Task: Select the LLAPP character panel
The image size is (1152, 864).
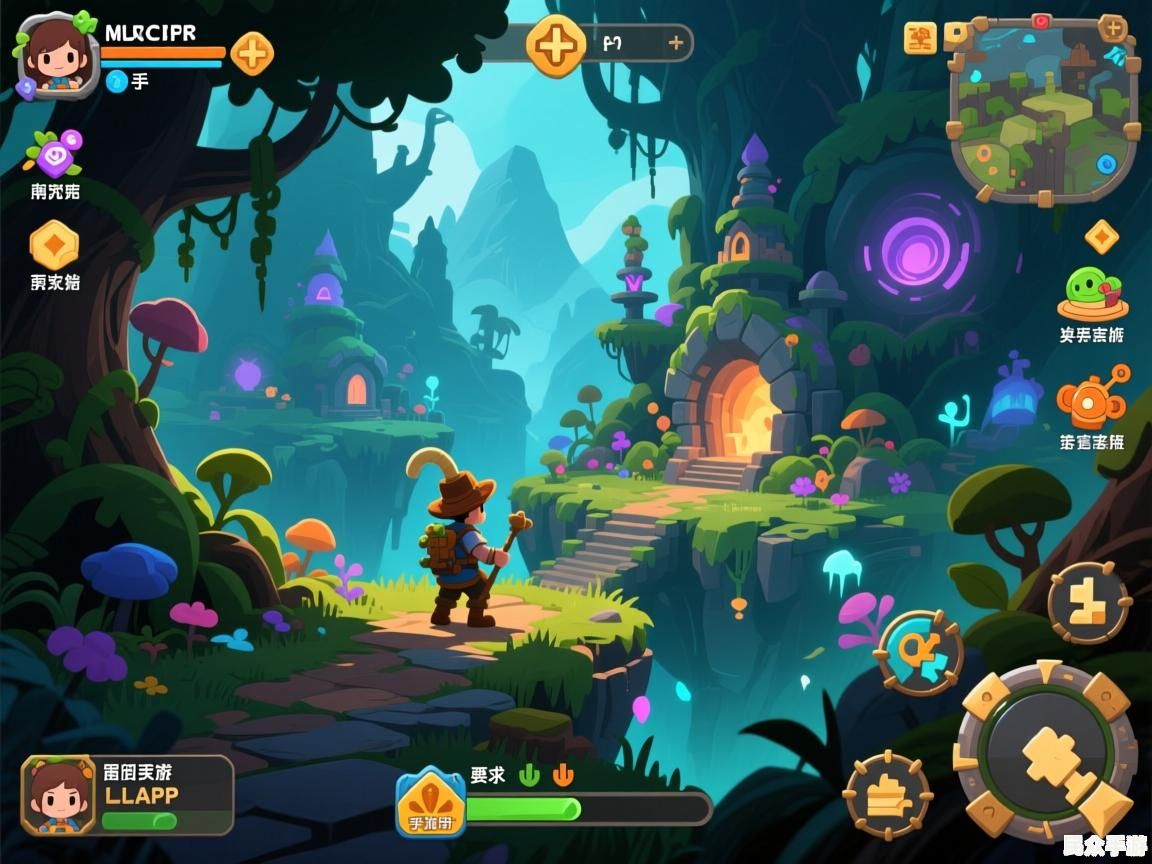Action: point(128,795)
